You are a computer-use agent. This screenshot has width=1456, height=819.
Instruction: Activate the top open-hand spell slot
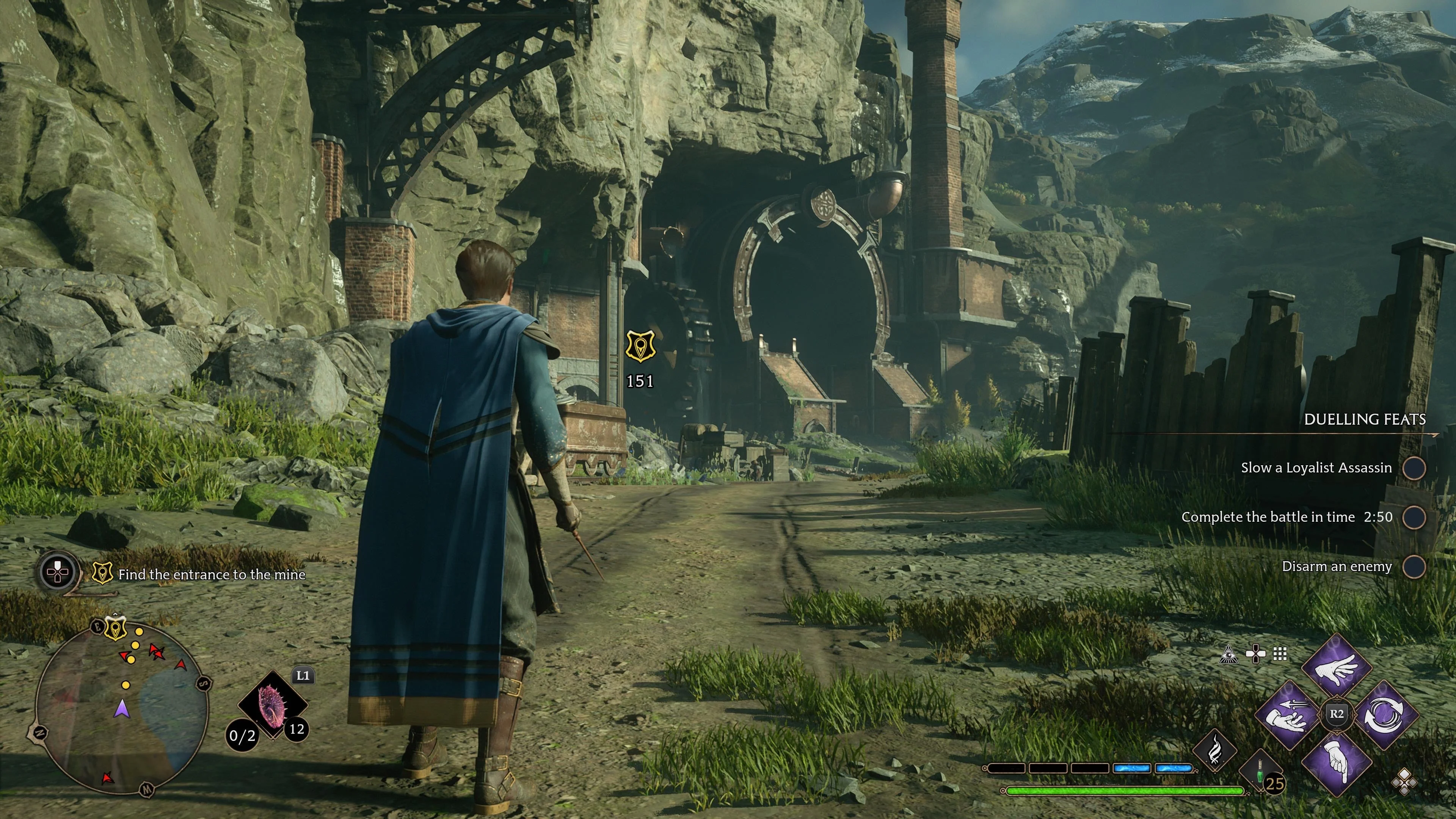click(x=1337, y=669)
